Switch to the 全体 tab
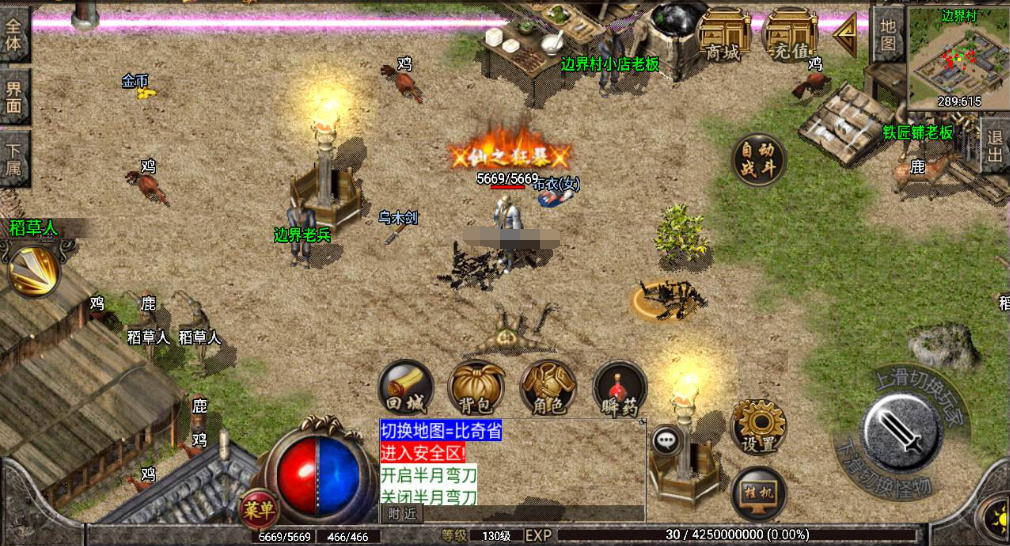This screenshot has height=546, width=1010. [15, 36]
